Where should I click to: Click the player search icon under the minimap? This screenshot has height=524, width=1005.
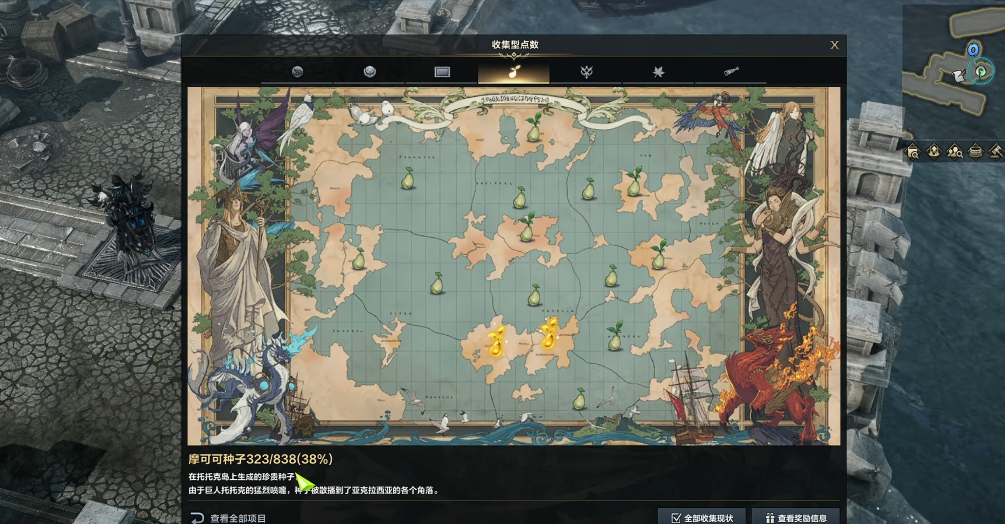[x=955, y=152]
